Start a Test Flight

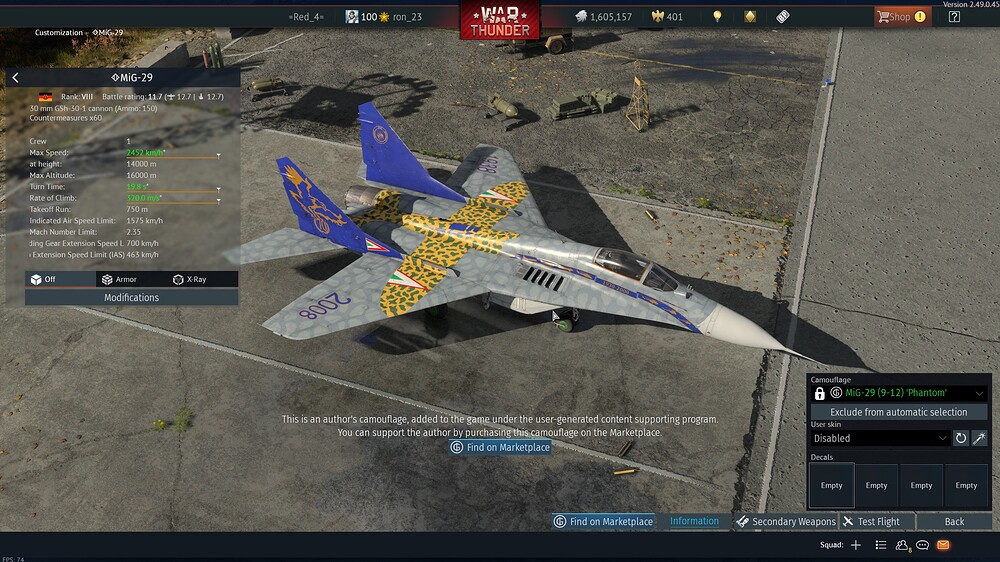[871, 522]
